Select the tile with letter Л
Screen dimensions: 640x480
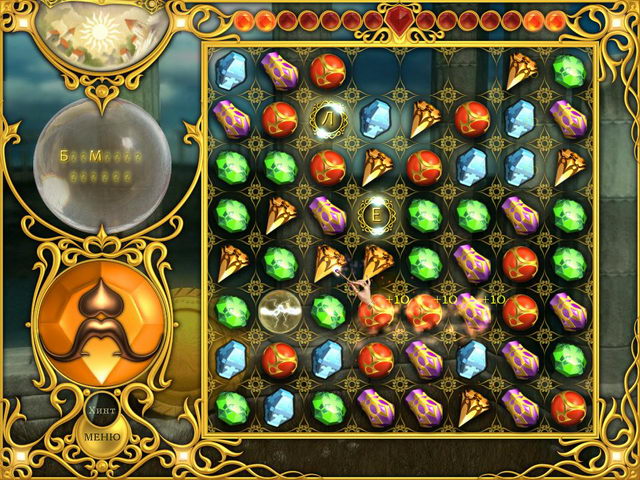click(327, 119)
